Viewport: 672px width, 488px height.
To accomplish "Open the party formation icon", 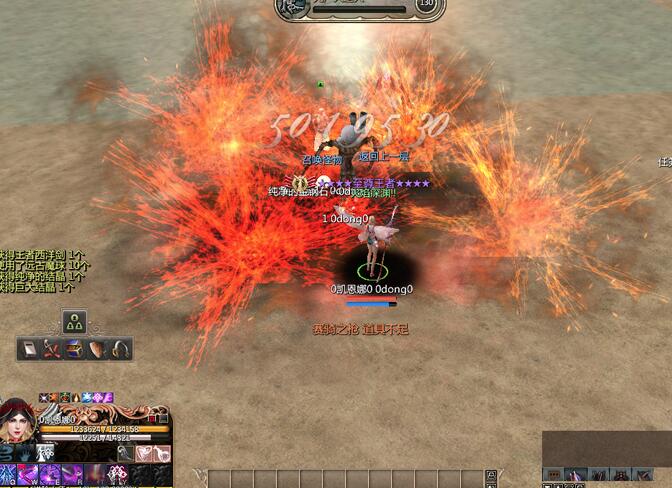I will pos(75,322).
